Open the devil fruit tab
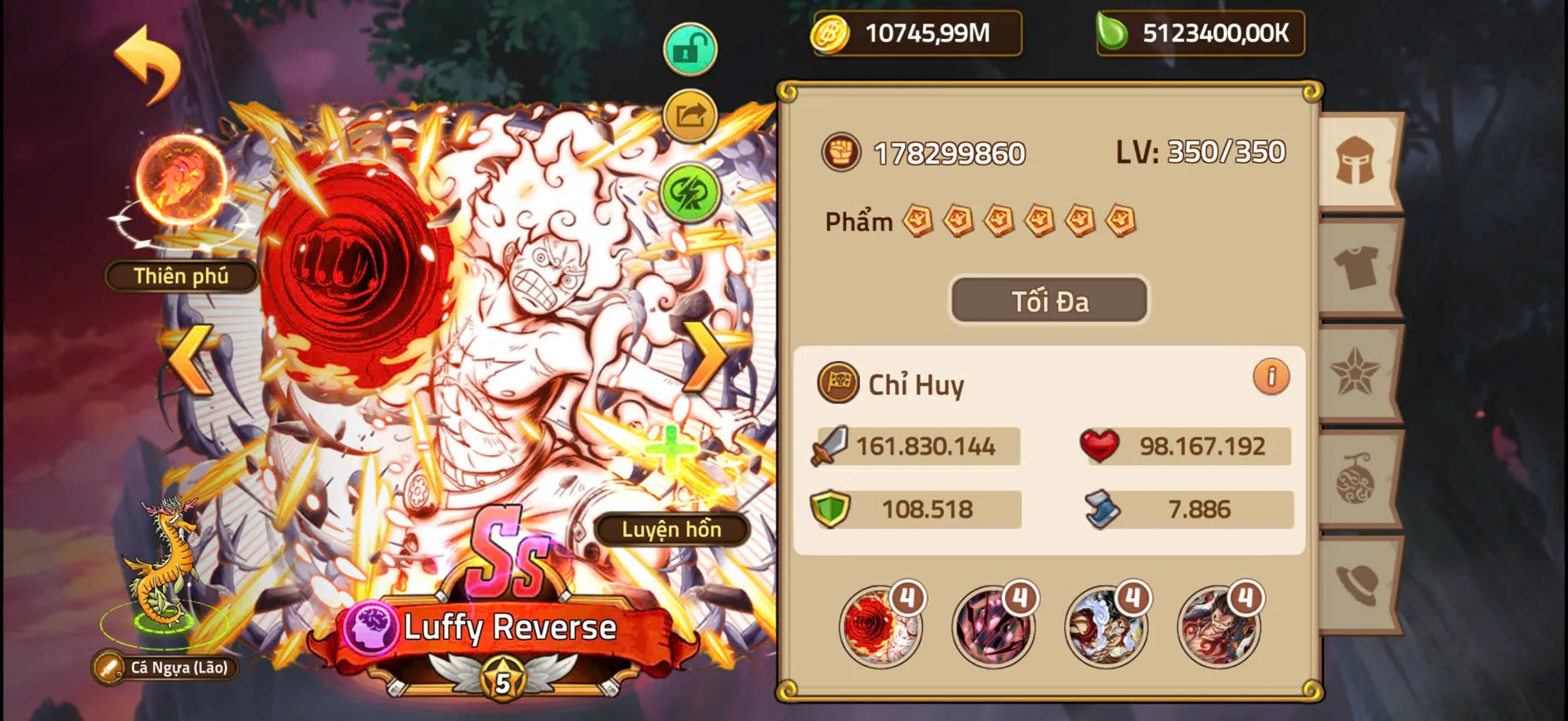 coord(1357,478)
